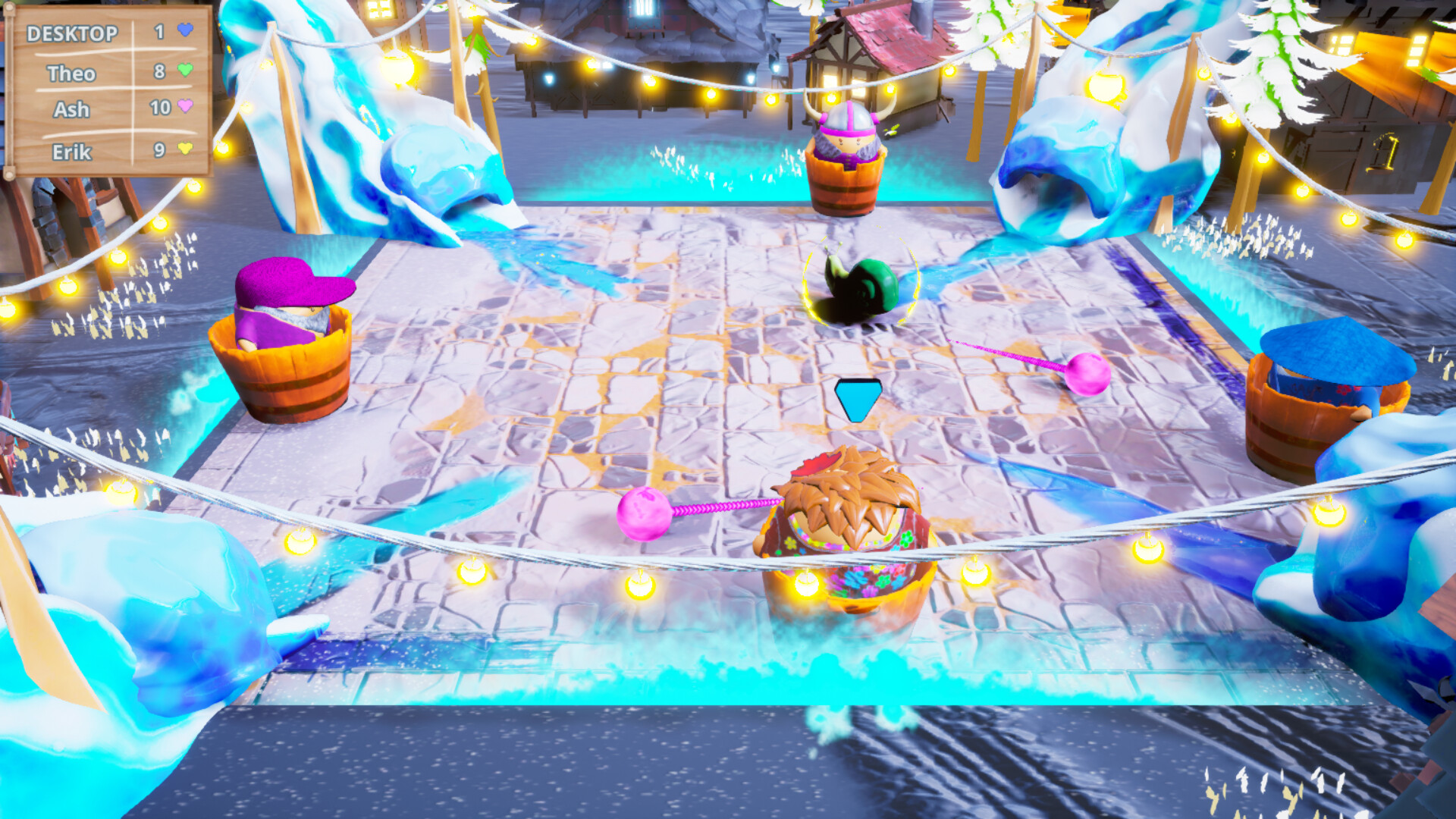This screenshot has width=1456, height=819.
Task: Click the Erik player name
Action: (72, 152)
